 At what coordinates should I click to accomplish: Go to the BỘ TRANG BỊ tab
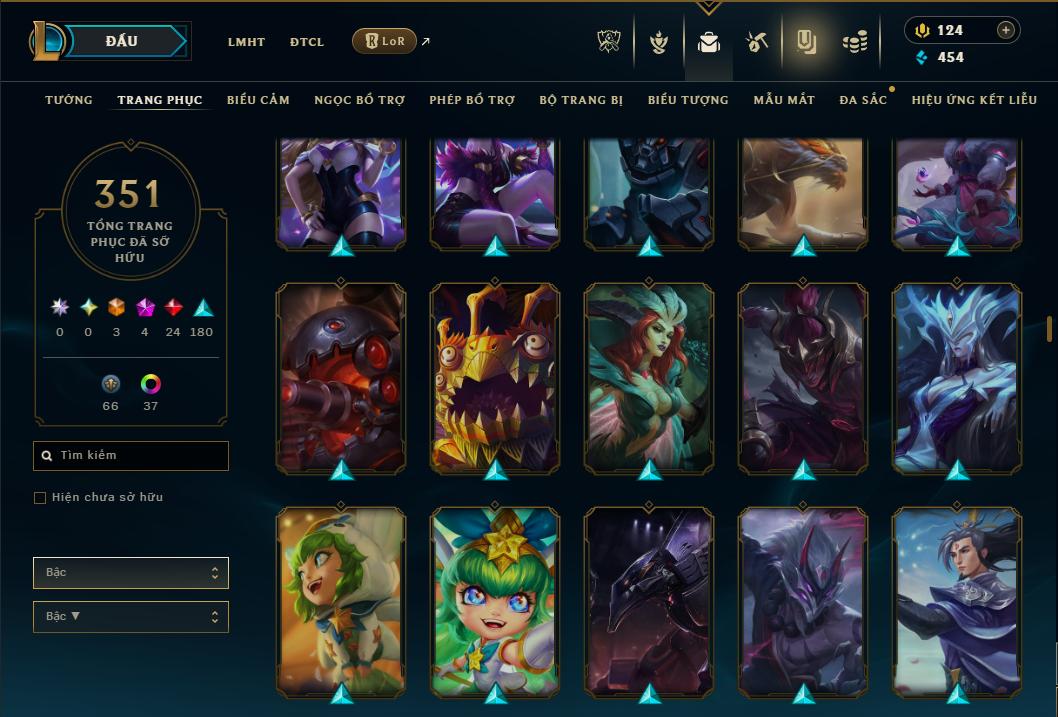point(581,100)
